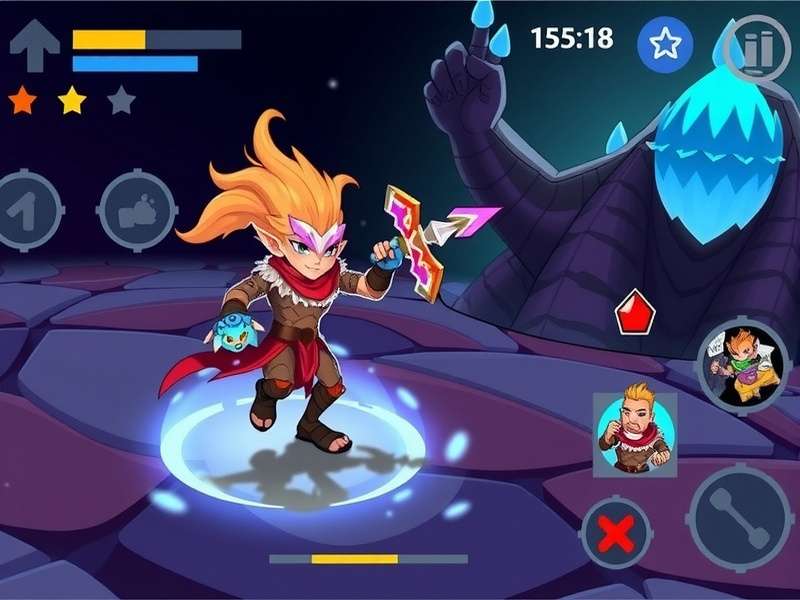This screenshot has height=600, width=800.
Task: Pause the game with the top-right button
Action: (x=757, y=48)
